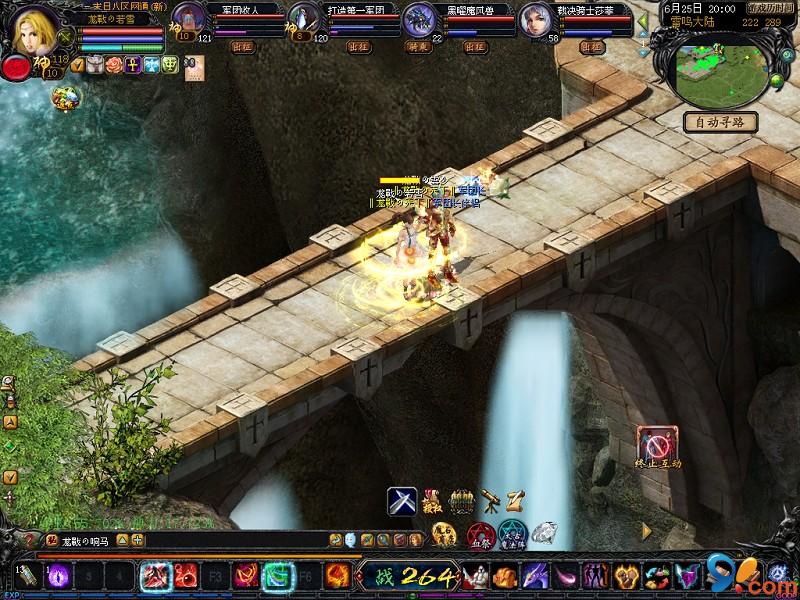Select the 黑曜魔凤兽 mount portrait
Viewport: 800px width, 600px height.
tap(419, 20)
